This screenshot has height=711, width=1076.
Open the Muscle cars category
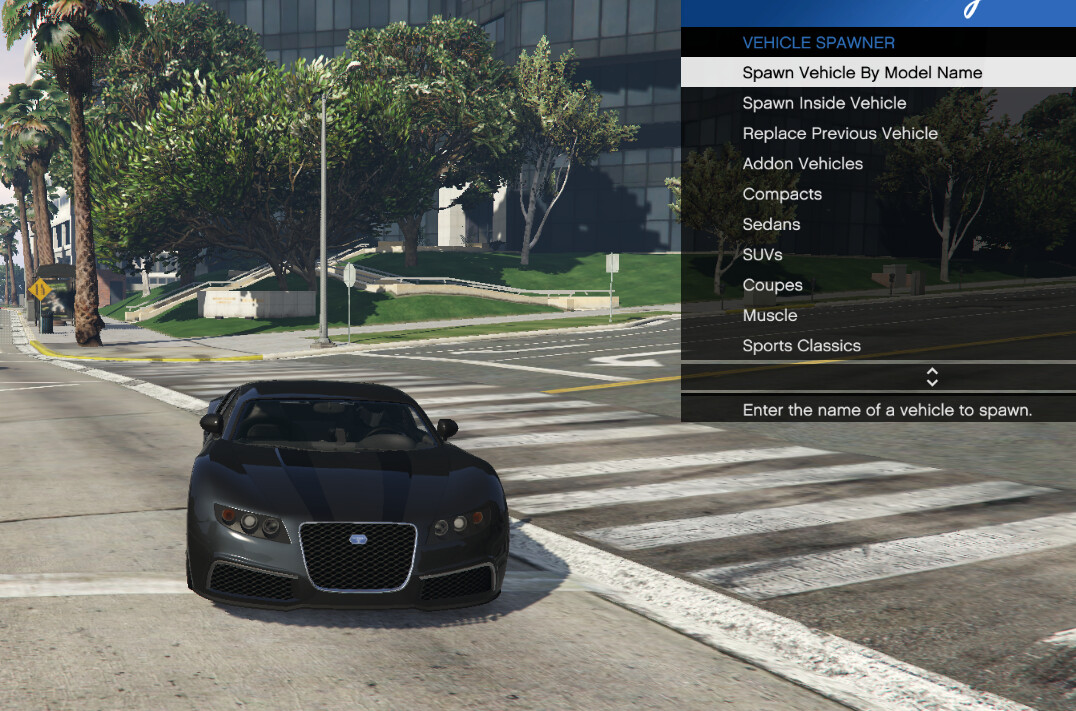point(770,315)
